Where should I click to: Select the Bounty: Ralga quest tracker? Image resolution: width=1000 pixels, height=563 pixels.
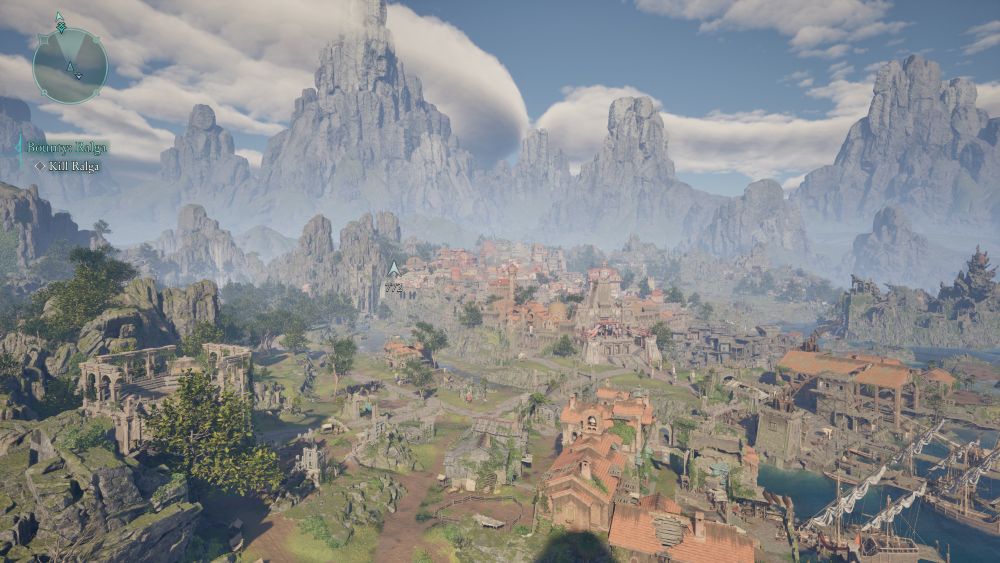point(66,148)
